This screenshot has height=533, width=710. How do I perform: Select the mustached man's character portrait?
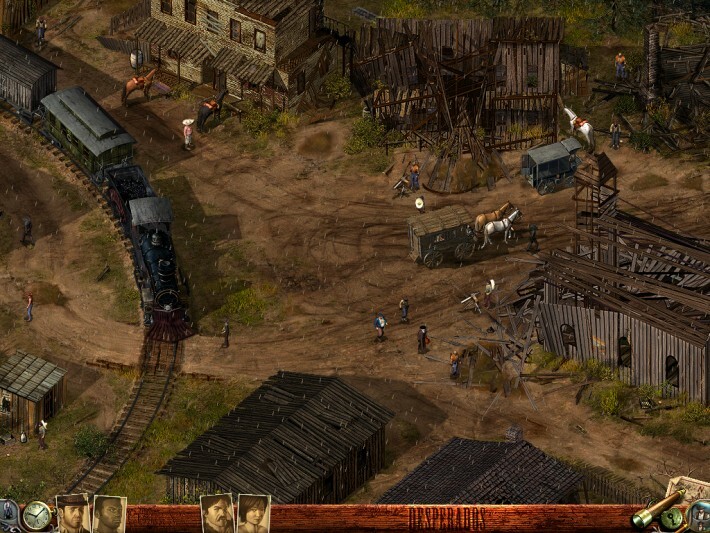pyautogui.click(x=217, y=514)
